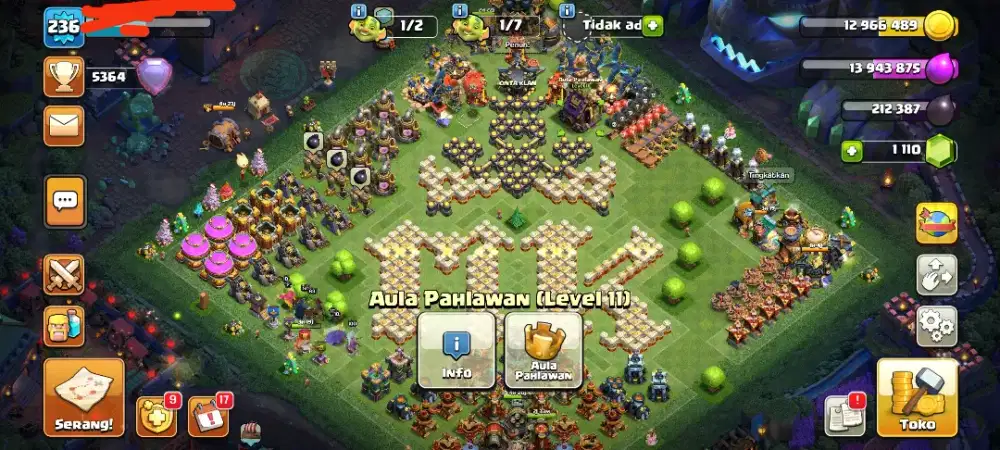Tap the Serang! attack button
Screen dimensions: 1000x450
click(84, 397)
